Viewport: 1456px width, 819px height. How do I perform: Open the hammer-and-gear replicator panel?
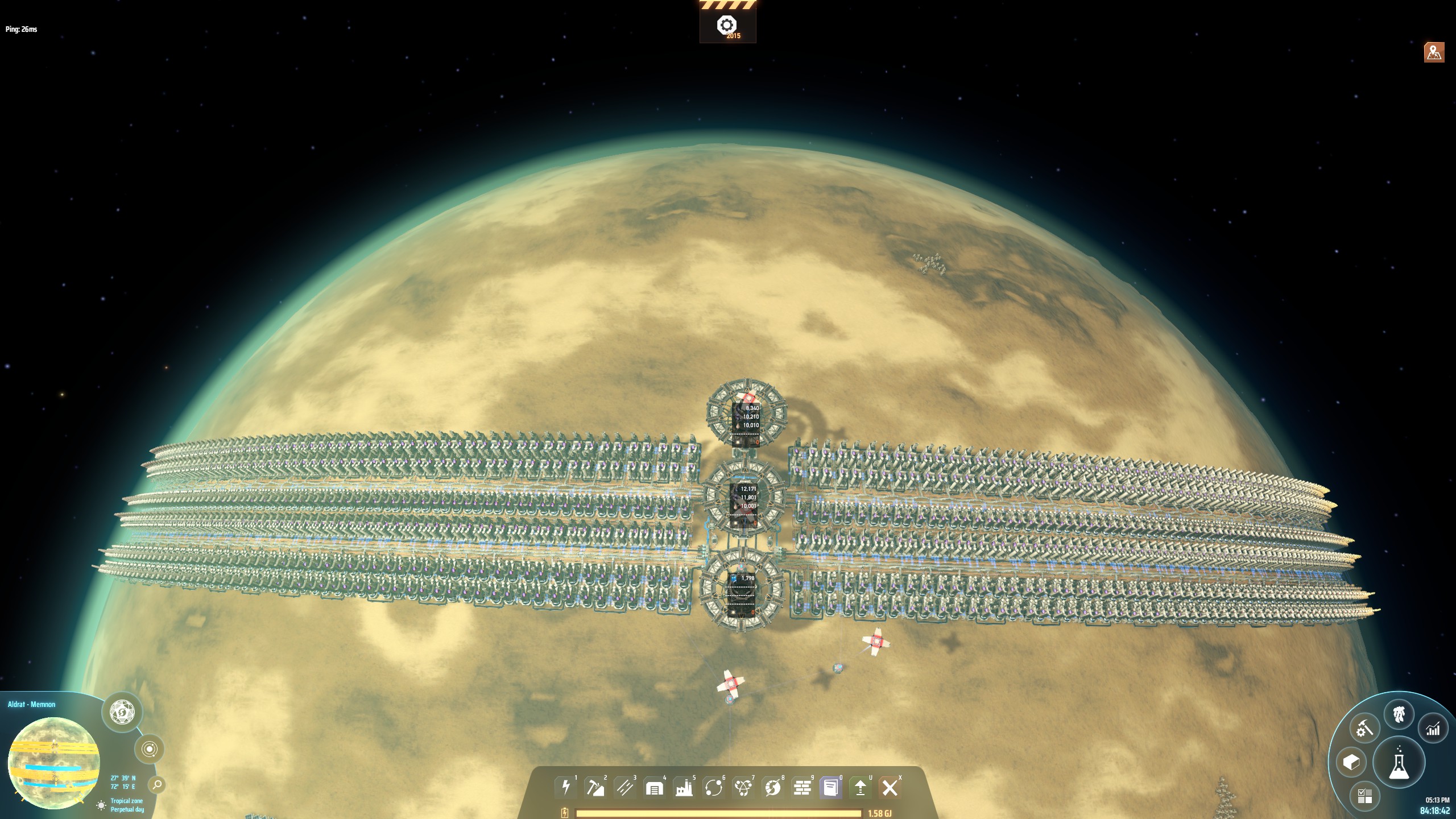pos(1364,729)
